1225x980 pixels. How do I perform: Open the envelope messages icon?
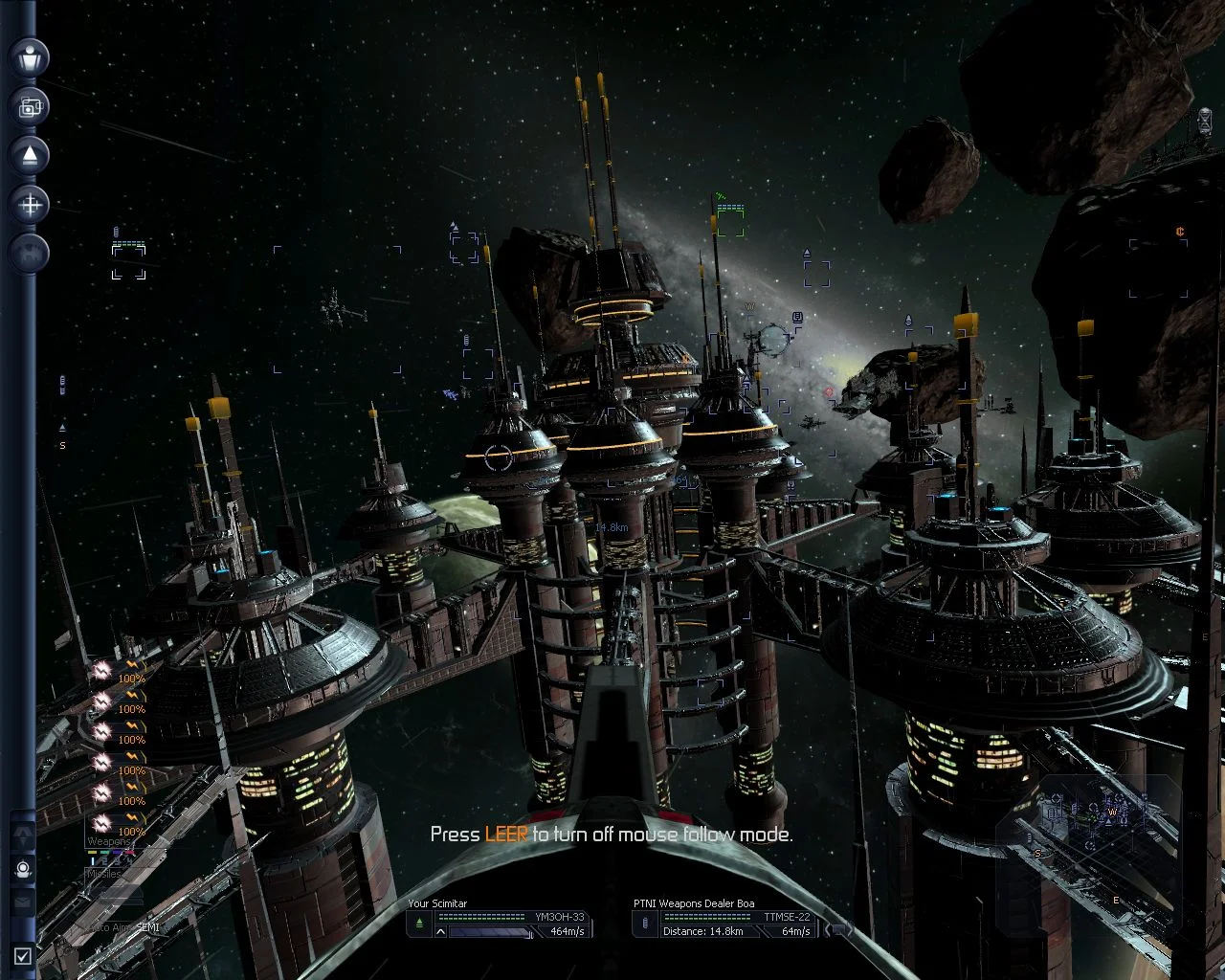pyautogui.click(x=23, y=902)
